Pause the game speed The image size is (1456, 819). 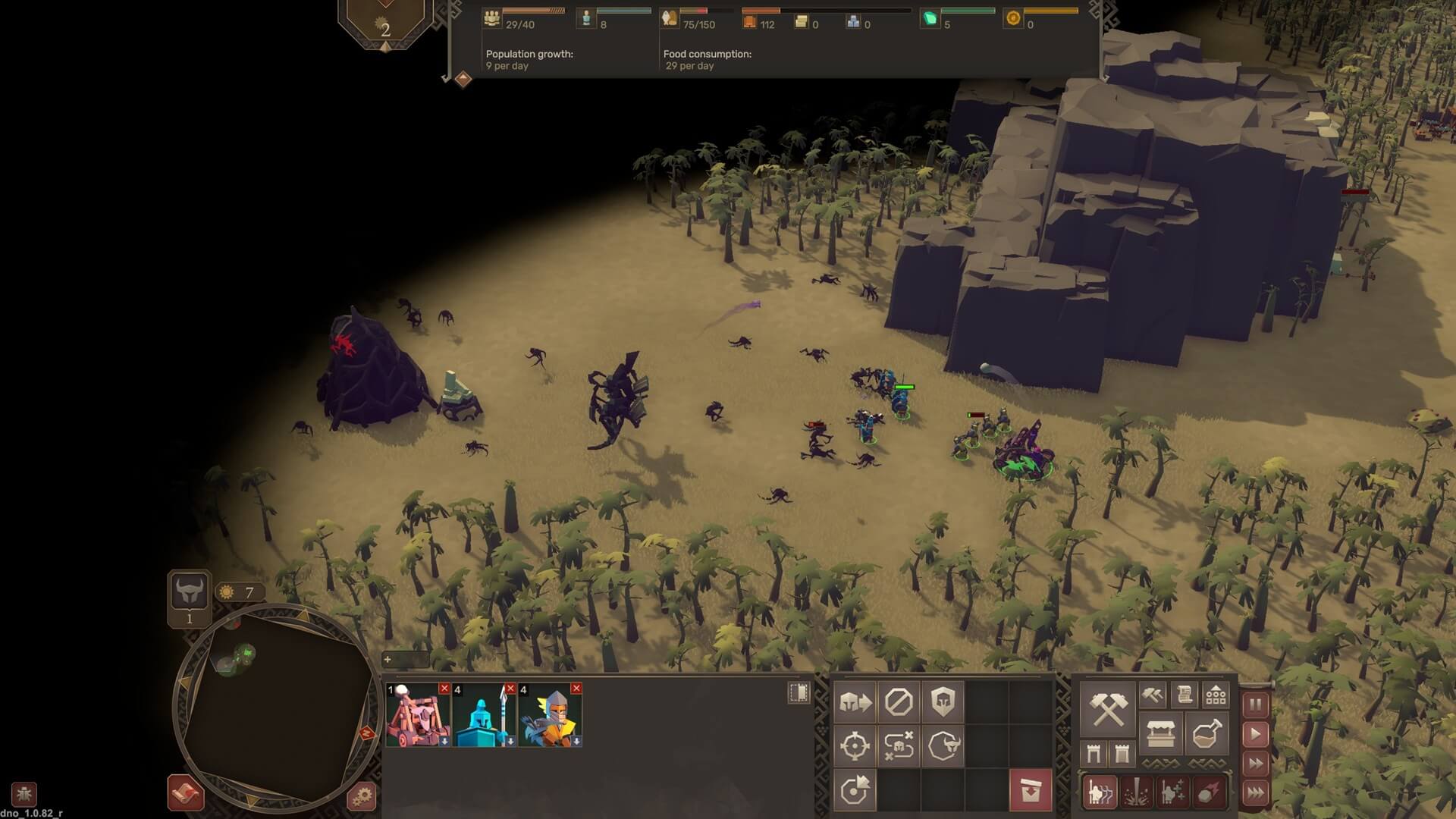tap(1256, 704)
